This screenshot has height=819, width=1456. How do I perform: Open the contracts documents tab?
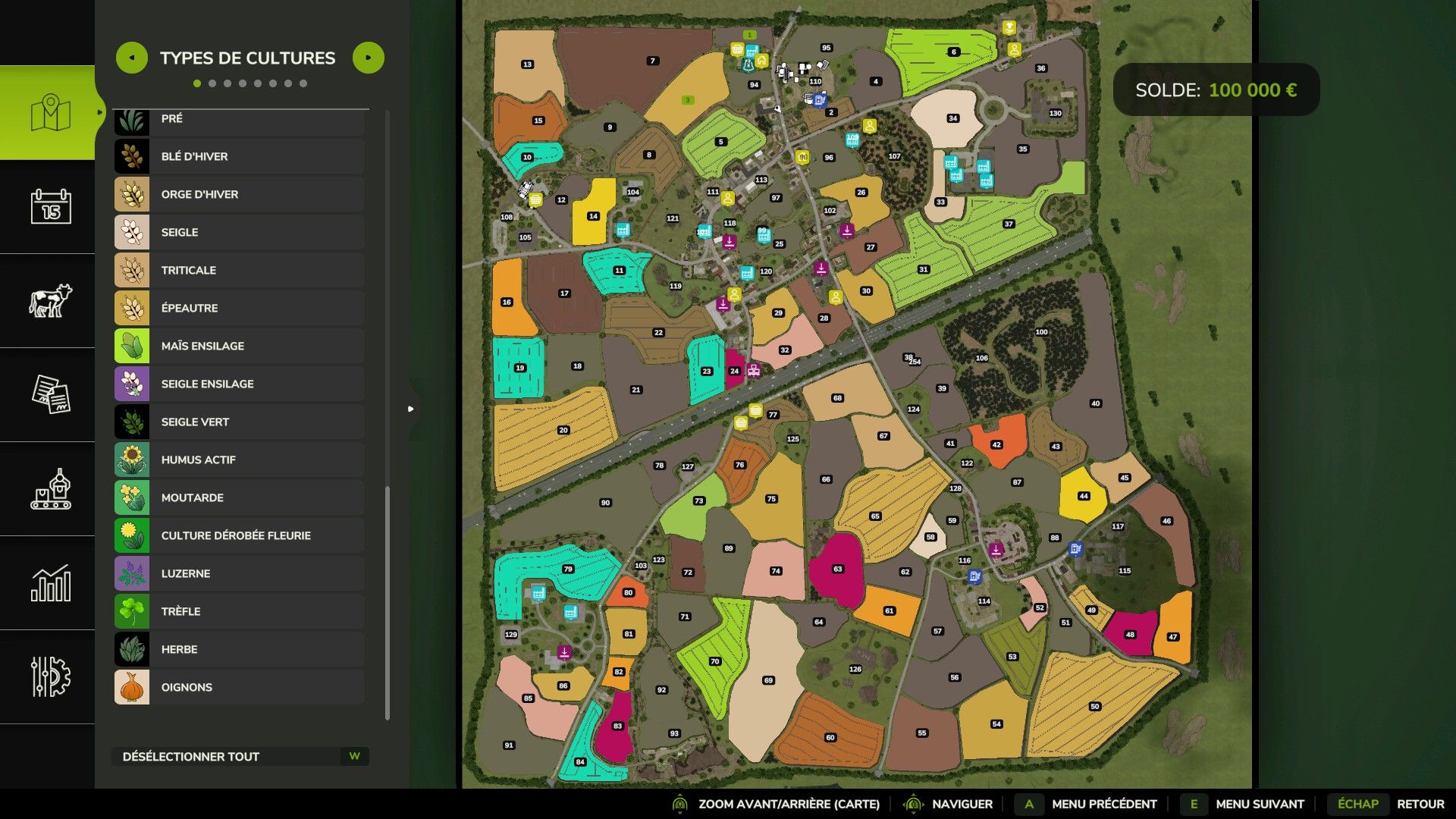(x=51, y=394)
